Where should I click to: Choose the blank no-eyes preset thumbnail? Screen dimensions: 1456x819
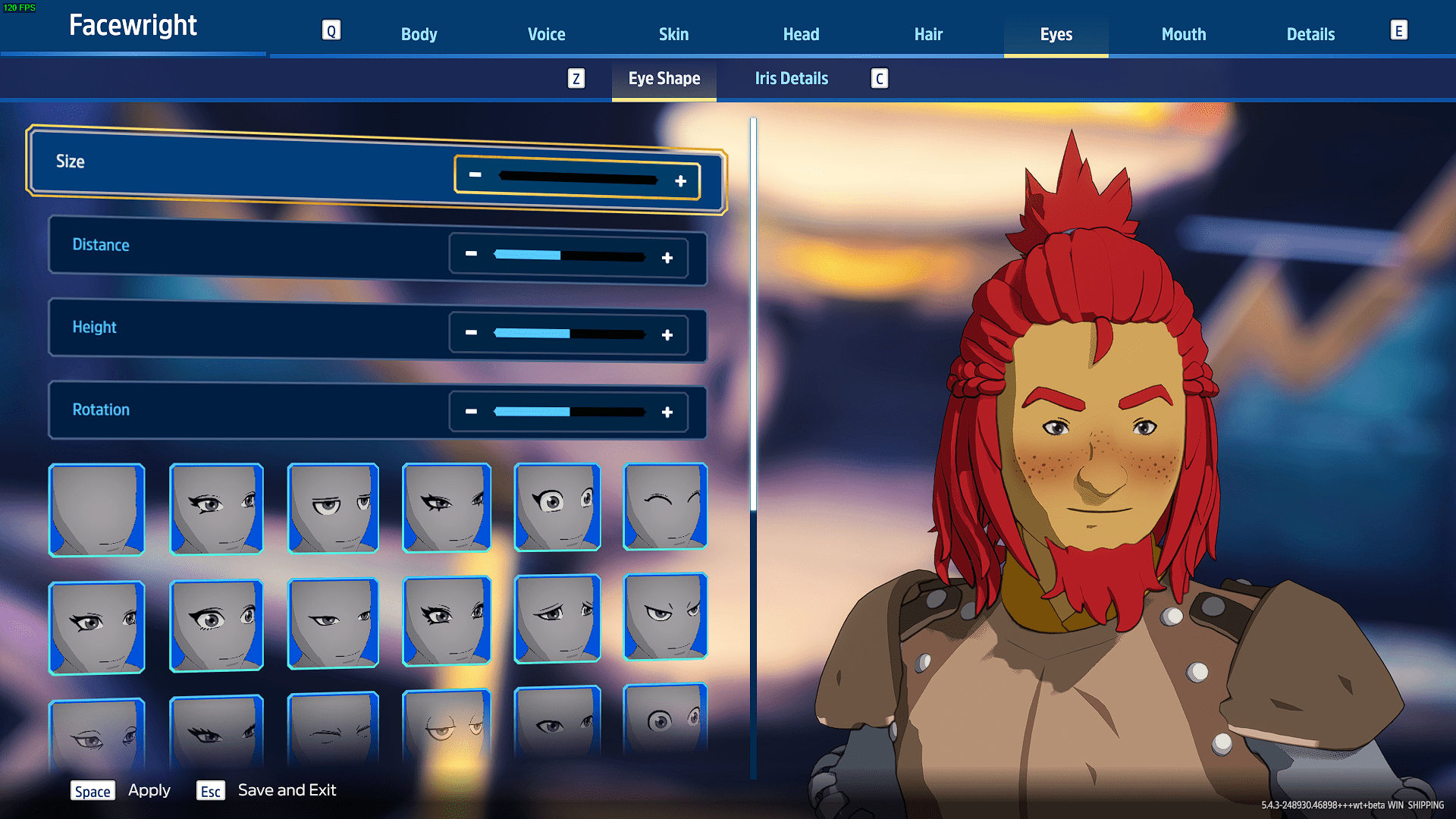click(97, 510)
